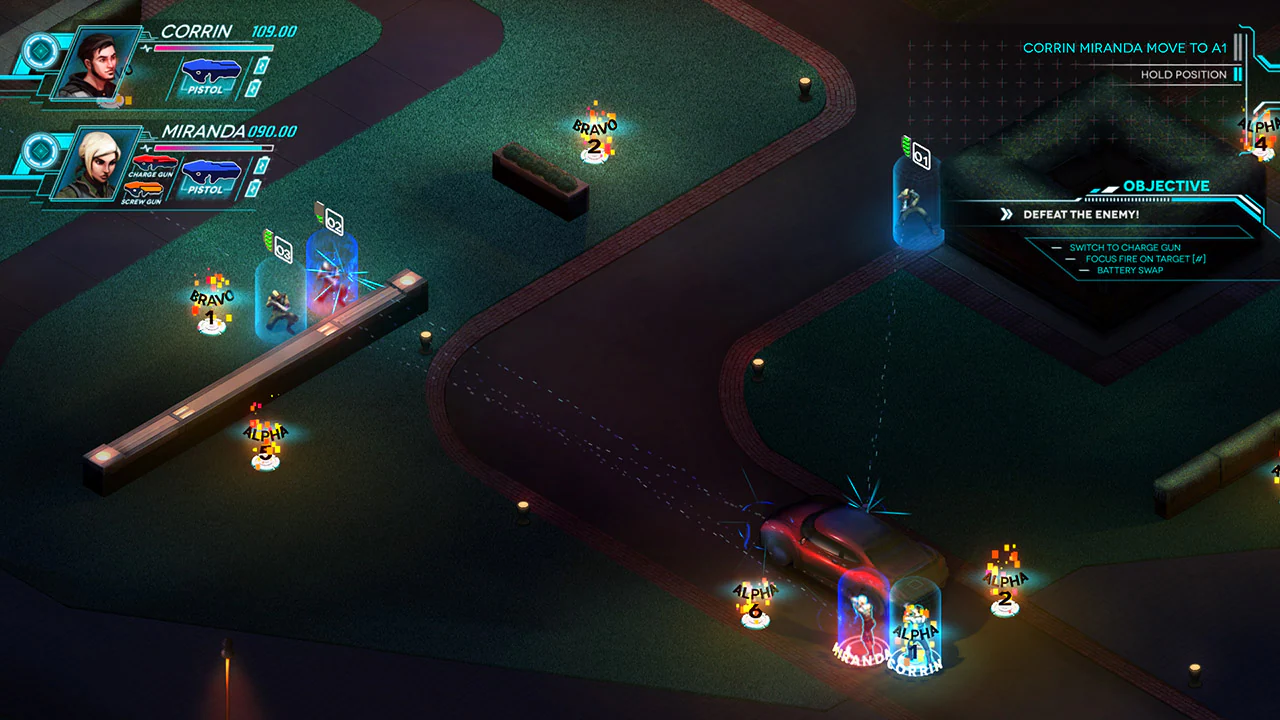Select Corrin's Pistol weapon icon
The image size is (1280, 720).
pos(210,71)
